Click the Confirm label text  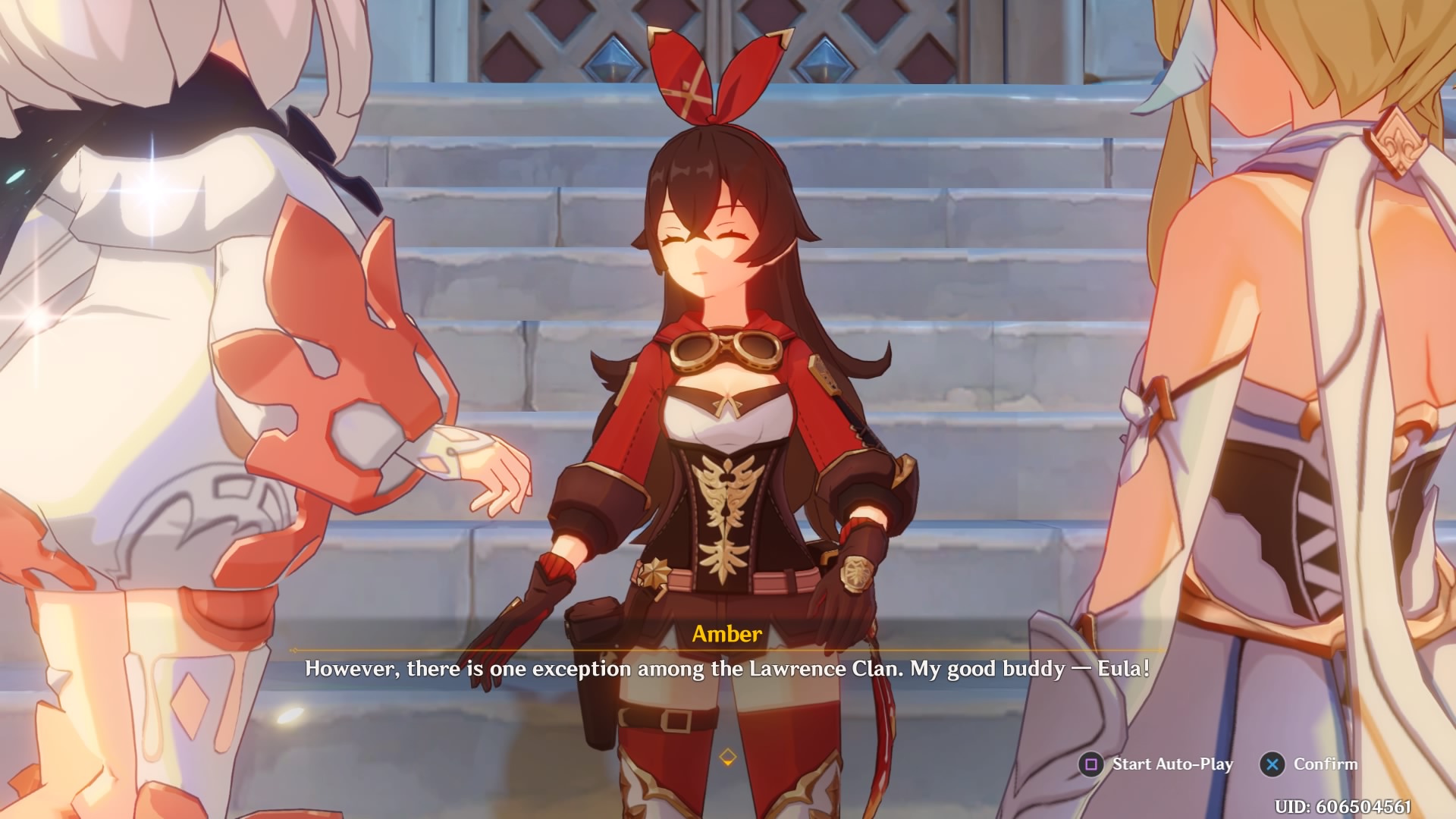(x=1326, y=764)
